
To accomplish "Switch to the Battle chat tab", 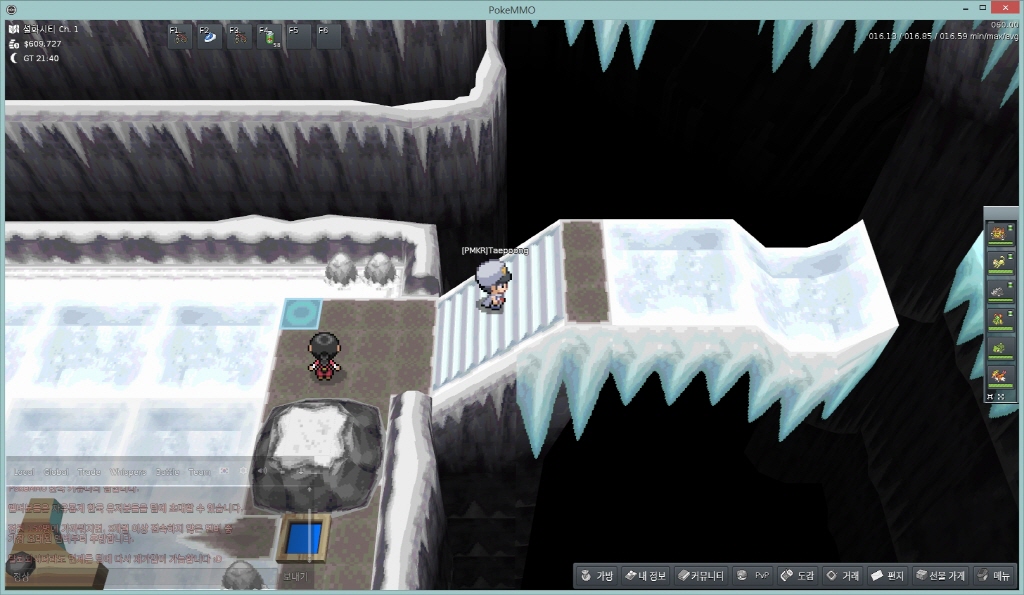I will 166,471.
